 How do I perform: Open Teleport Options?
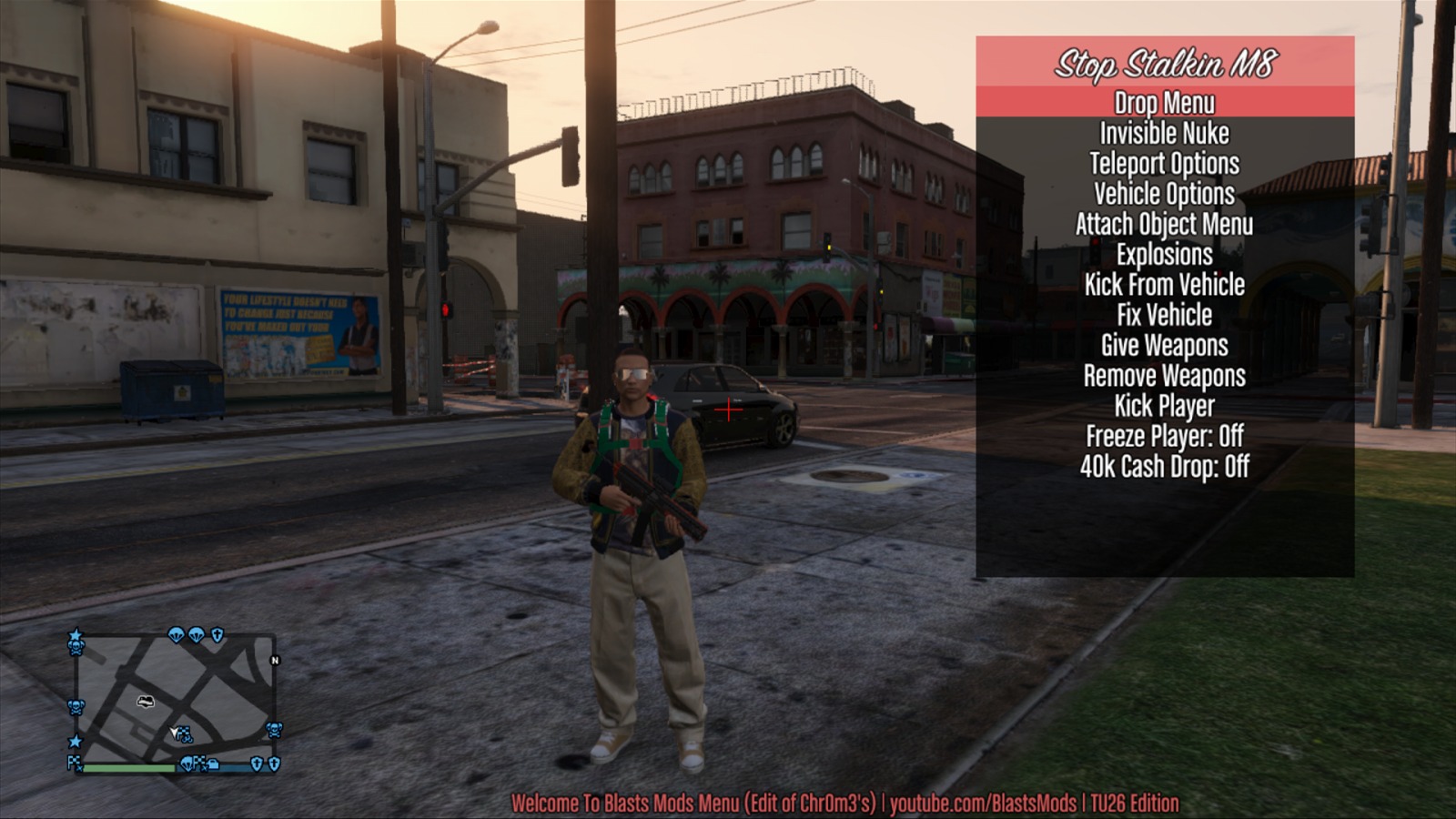click(x=1164, y=164)
